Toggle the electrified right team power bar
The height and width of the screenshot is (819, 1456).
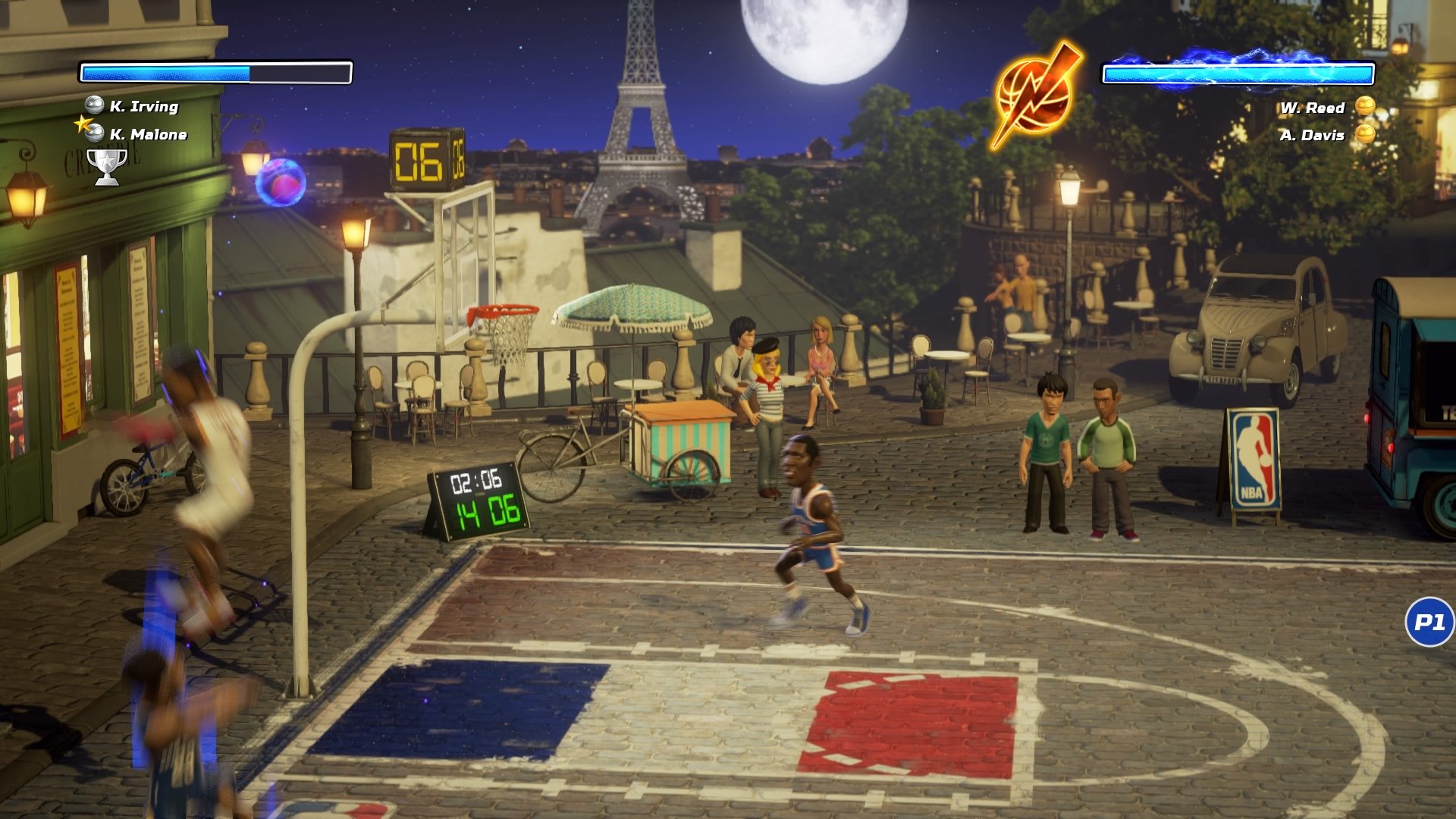click(x=1239, y=73)
